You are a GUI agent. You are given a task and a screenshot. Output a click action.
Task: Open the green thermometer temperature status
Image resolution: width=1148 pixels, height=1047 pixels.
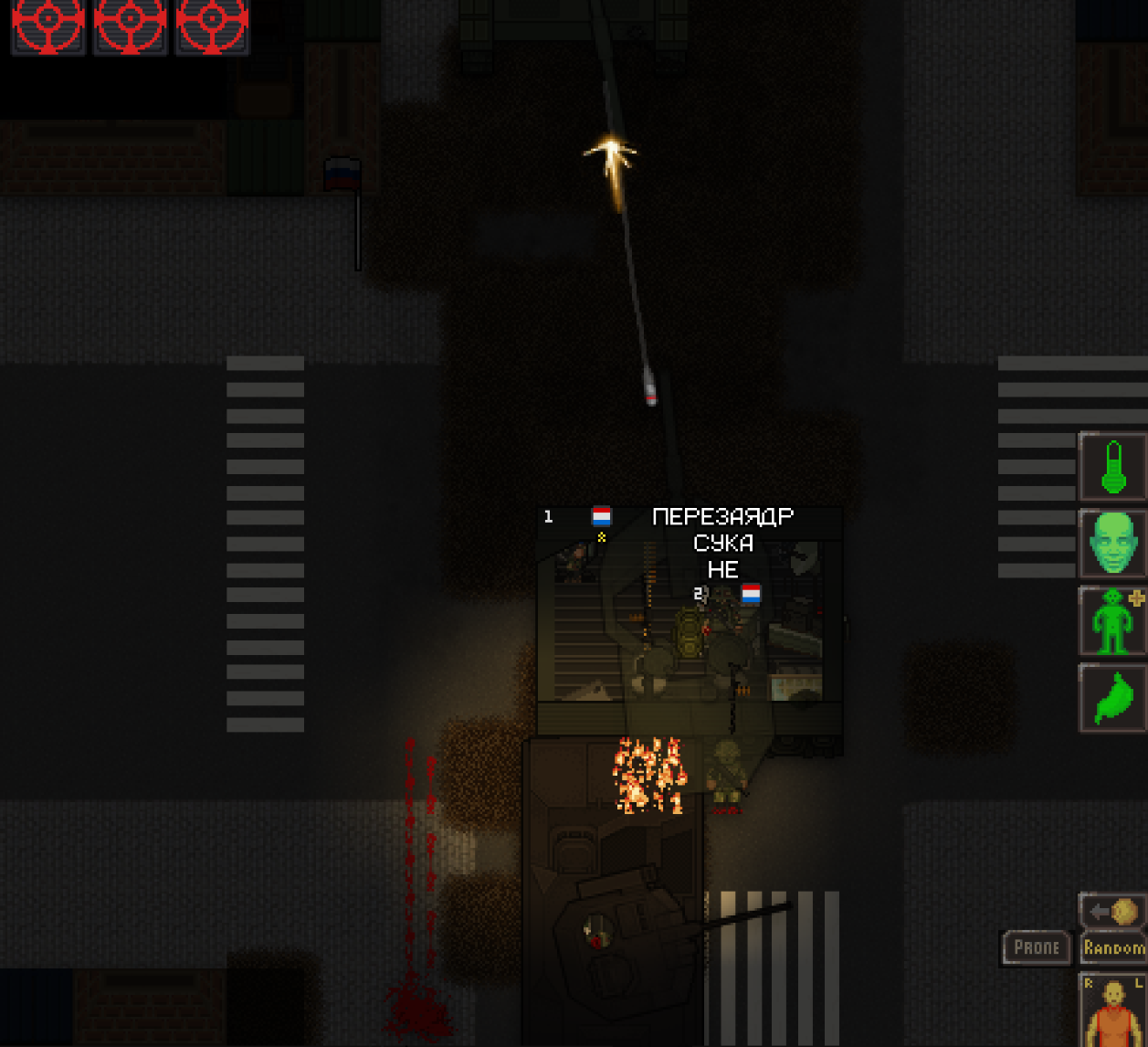tap(1113, 467)
